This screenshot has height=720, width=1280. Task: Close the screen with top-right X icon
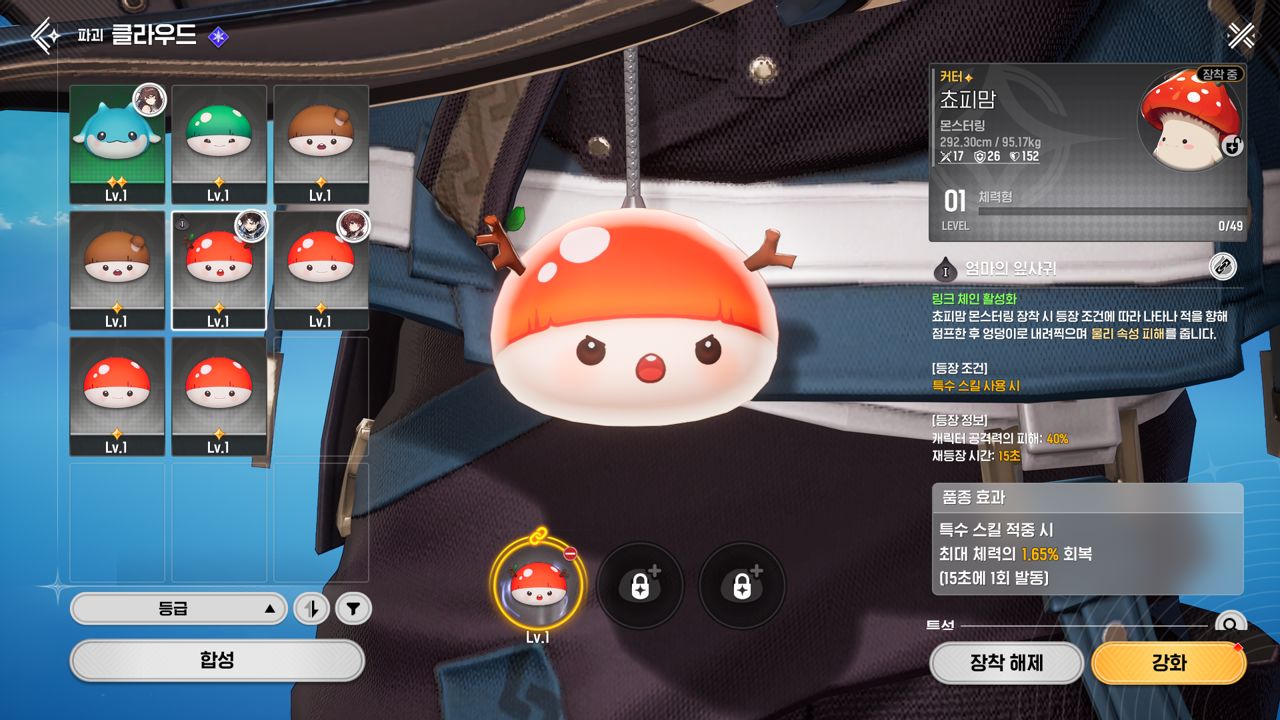tap(1241, 36)
